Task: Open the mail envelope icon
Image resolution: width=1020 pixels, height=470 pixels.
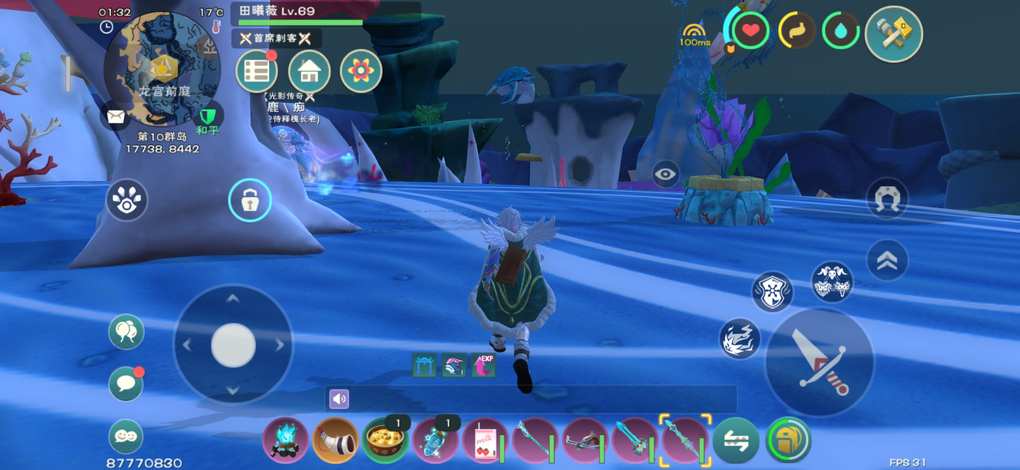Action: (x=116, y=115)
